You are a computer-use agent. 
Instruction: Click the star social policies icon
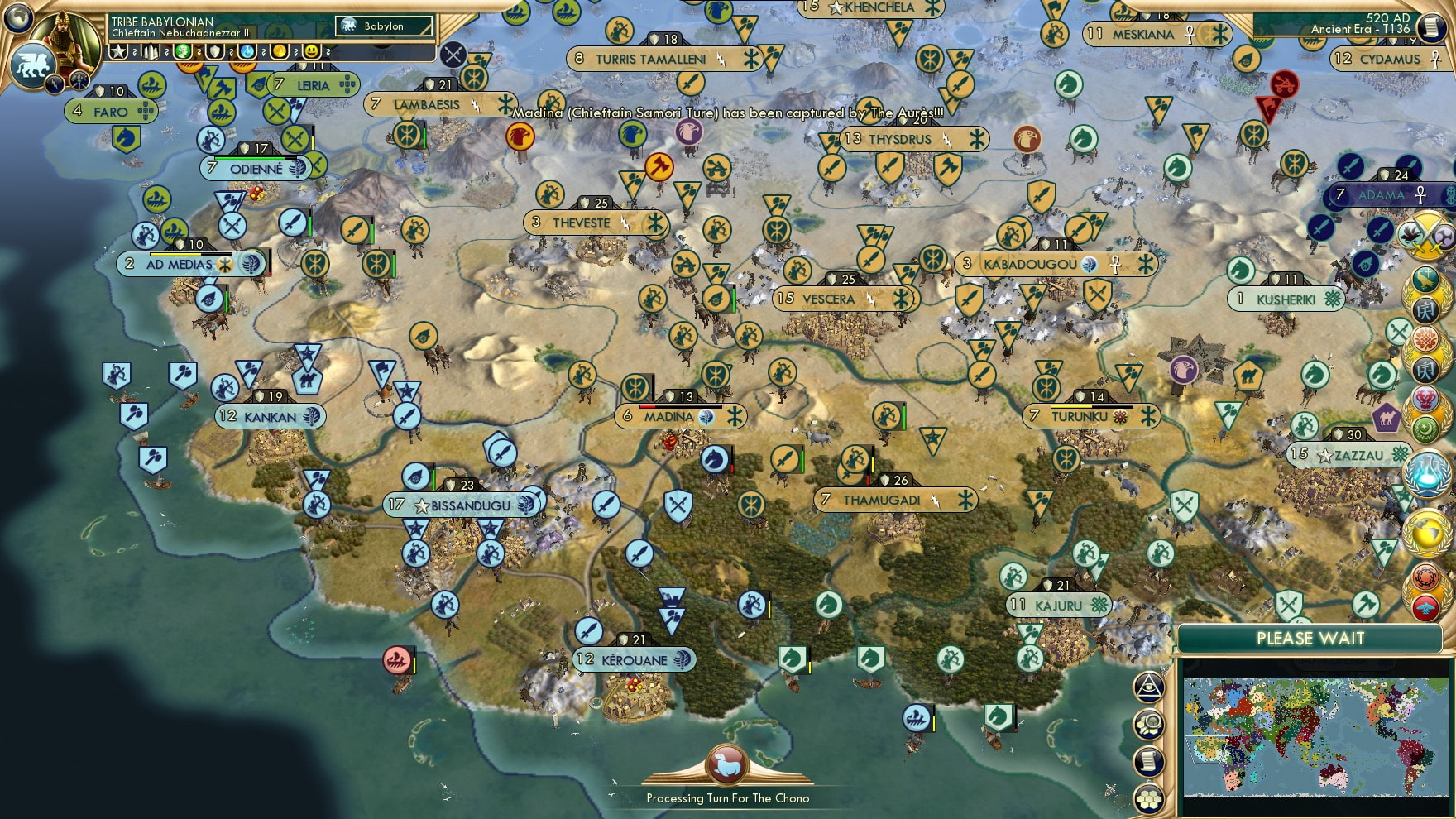point(117,52)
